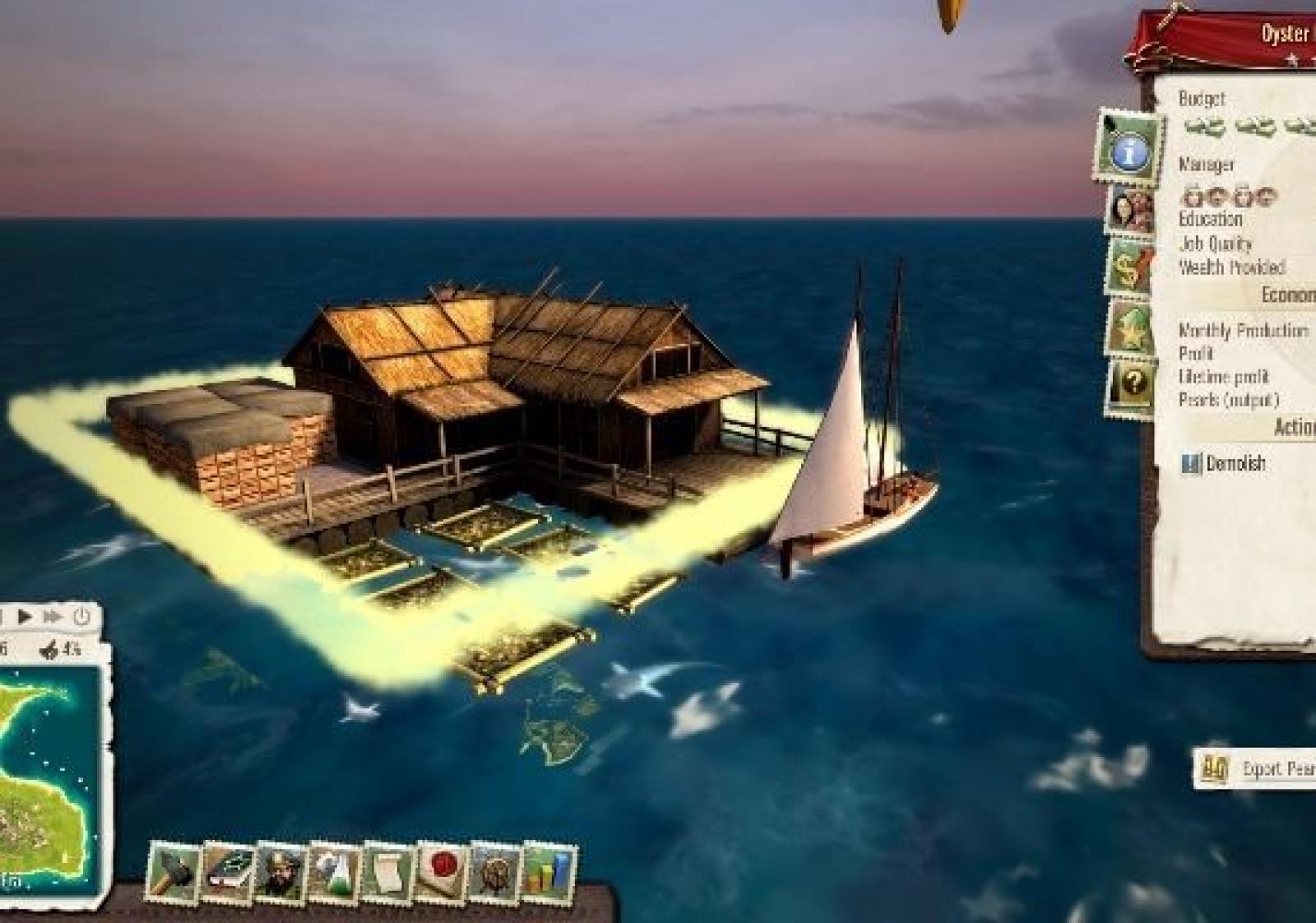This screenshot has width=1316, height=923.
Task: Open the research flask icon
Action: point(334,873)
